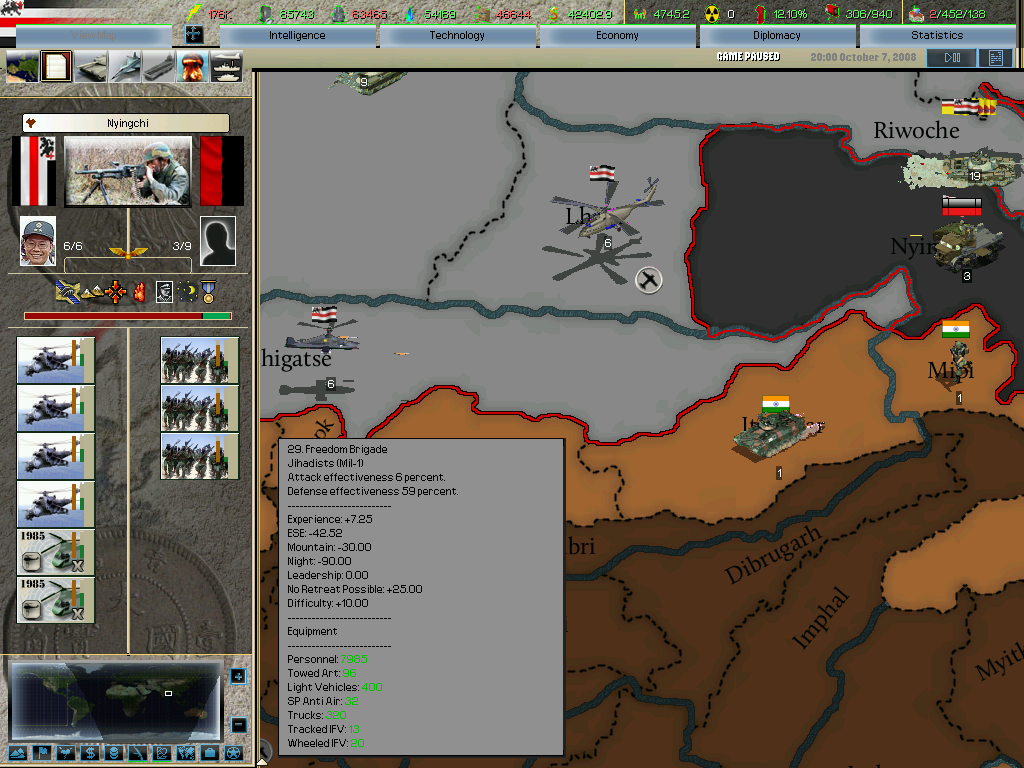Open the Economy menu
The width and height of the screenshot is (1024, 768).
(x=617, y=35)
